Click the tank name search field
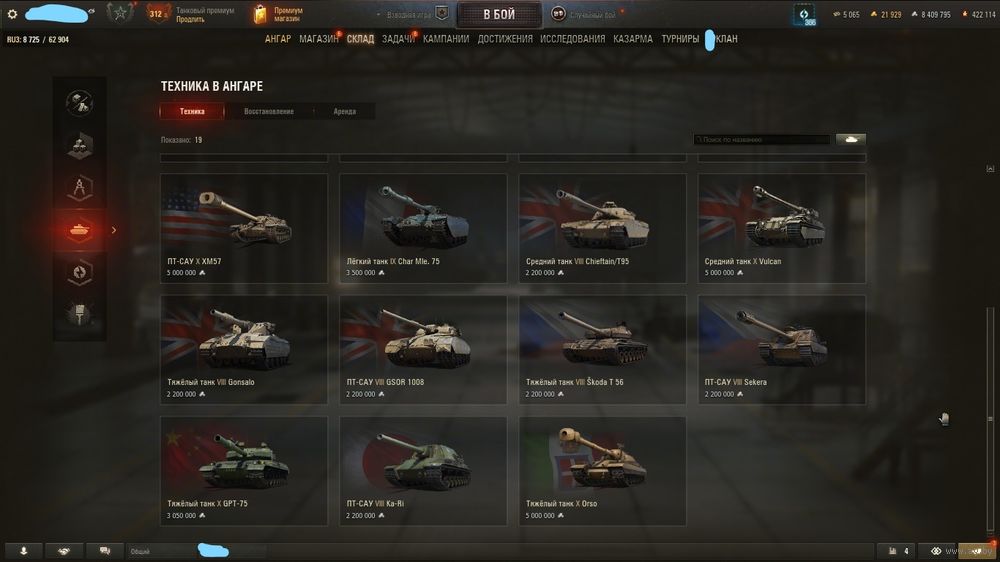Image resolution: width=1000 pixels, height=562 pixels. coord(762,140)
